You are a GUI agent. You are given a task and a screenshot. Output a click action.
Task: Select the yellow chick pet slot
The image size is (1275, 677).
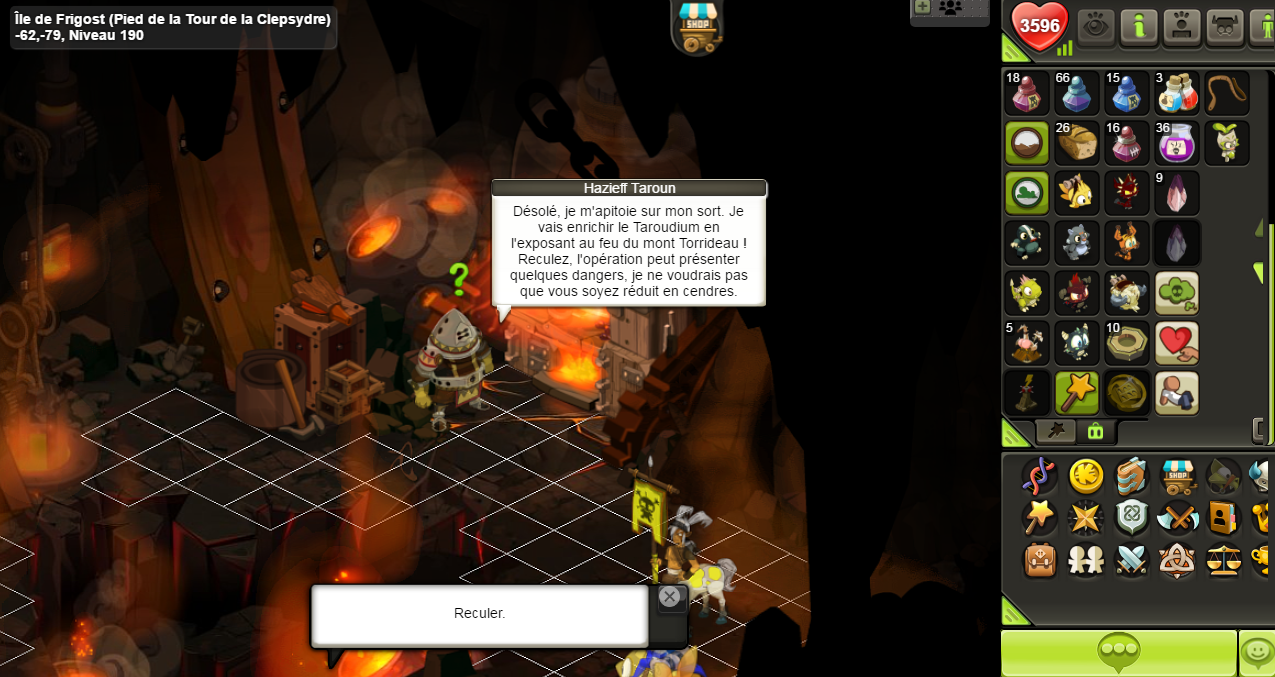click(x=1077, y=193)
